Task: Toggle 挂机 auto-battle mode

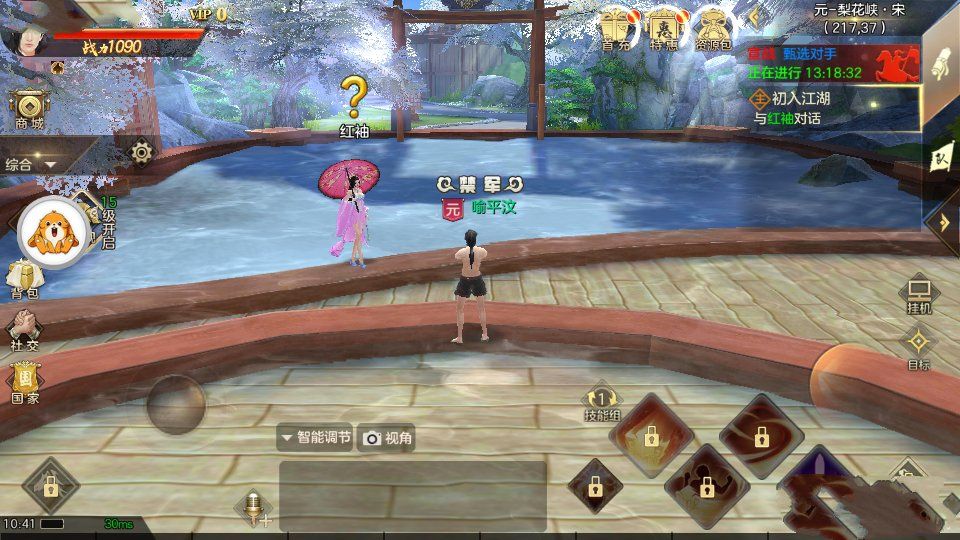Action: click(x=918, y=295)
